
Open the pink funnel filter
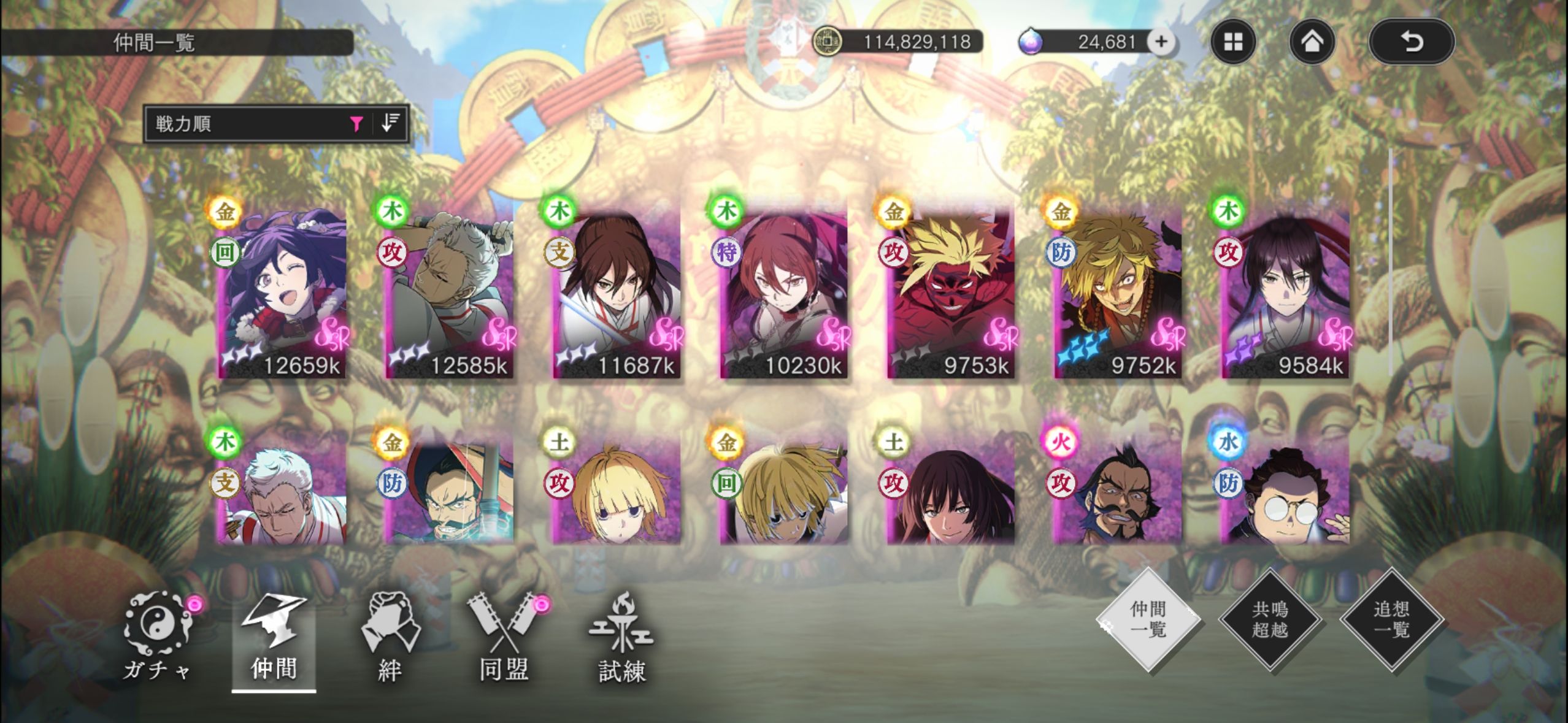(356, 124)
